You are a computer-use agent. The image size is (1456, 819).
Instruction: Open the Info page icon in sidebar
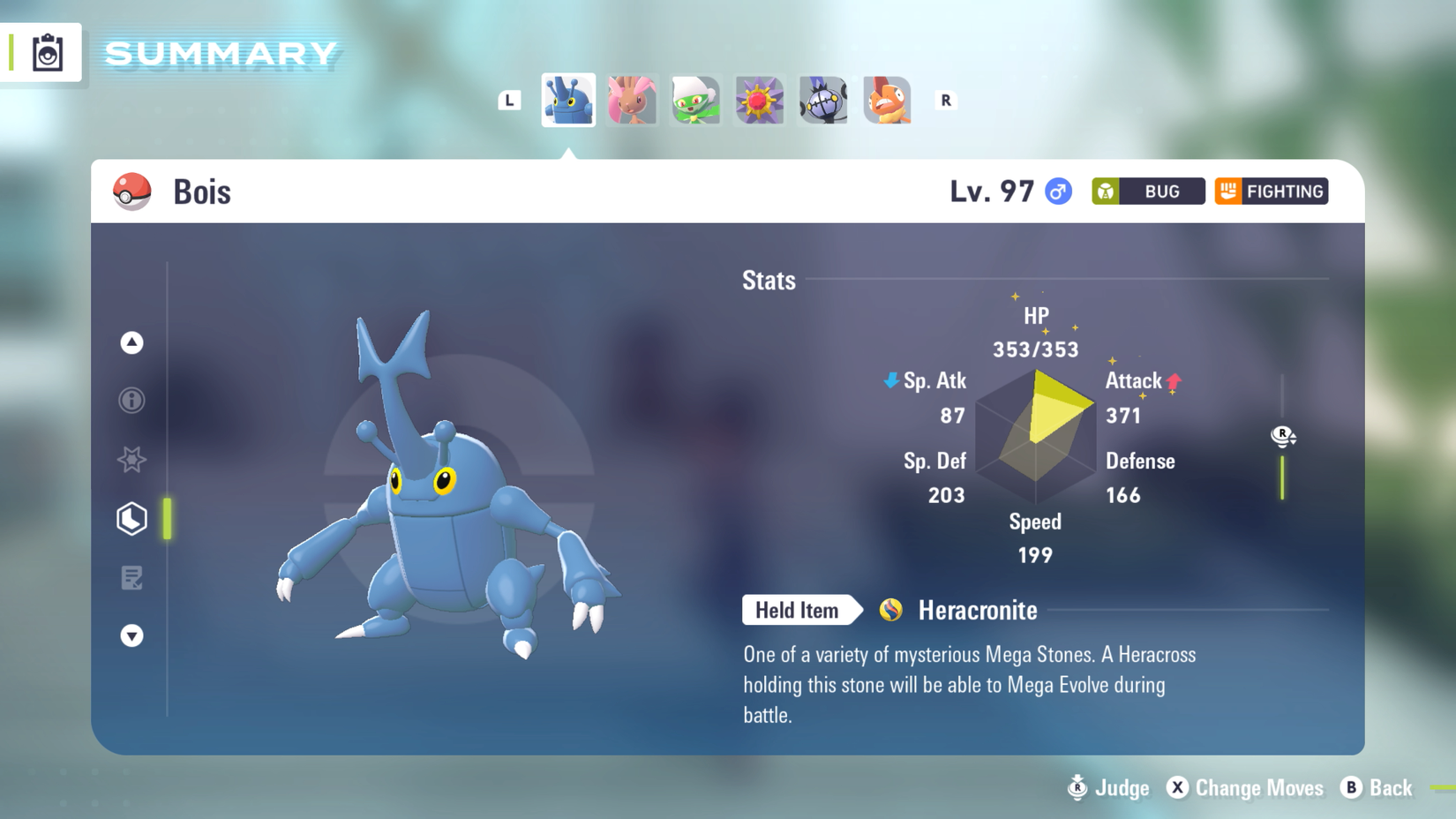[x=131, y=402]
